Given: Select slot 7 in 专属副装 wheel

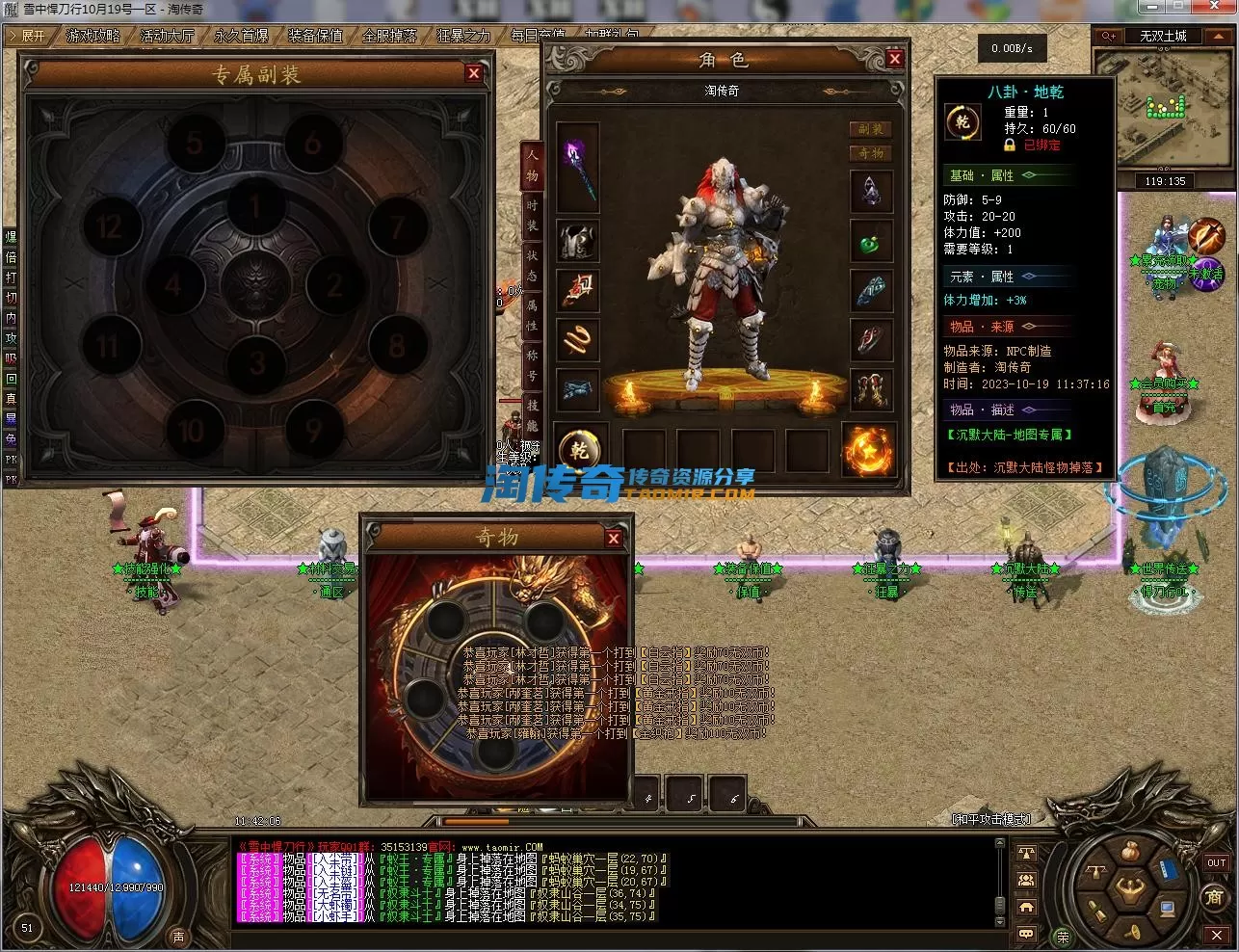Looking at the screenshot, I should (x=398, y=229).
